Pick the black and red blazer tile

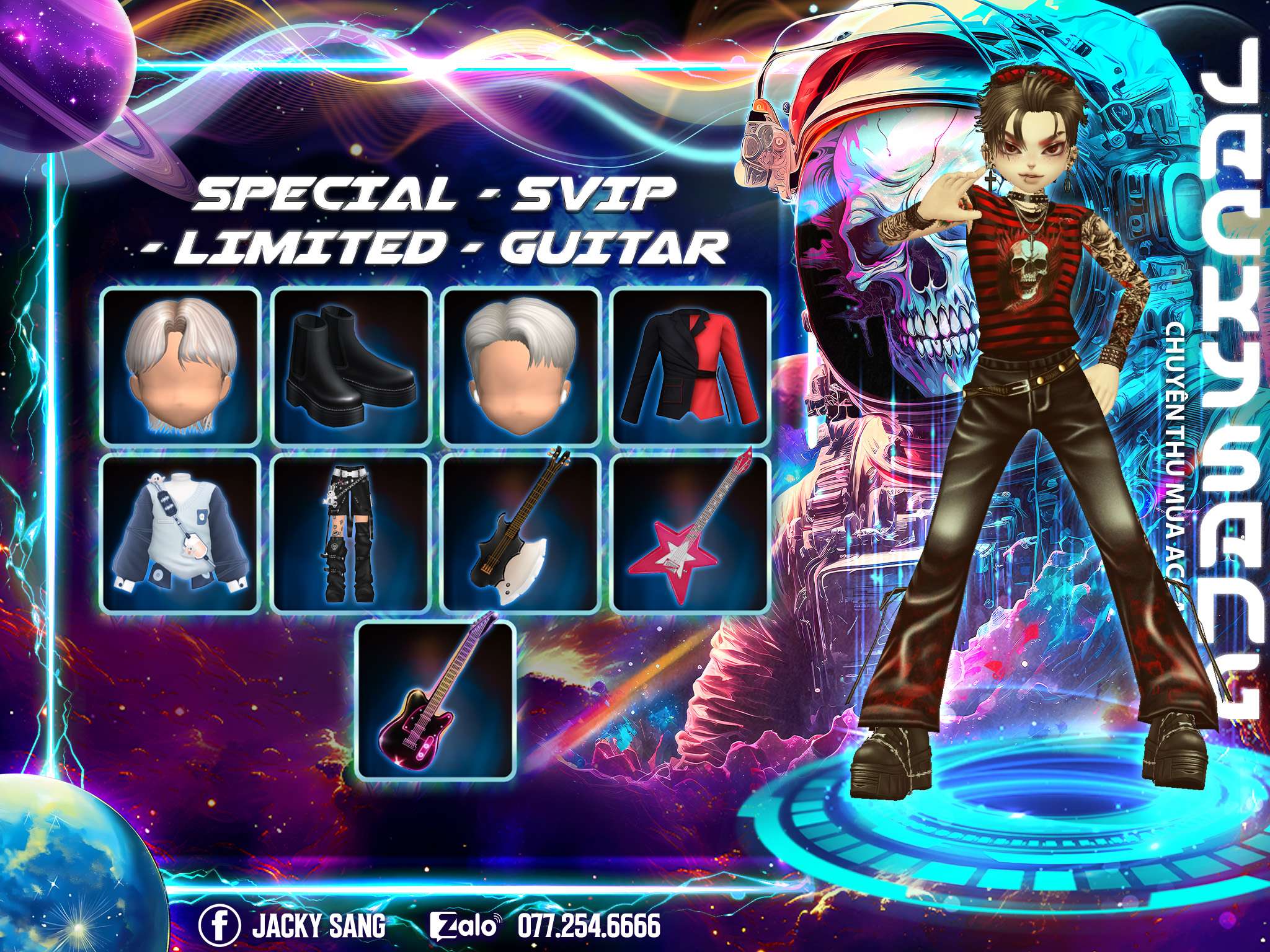tap(691, 366)
